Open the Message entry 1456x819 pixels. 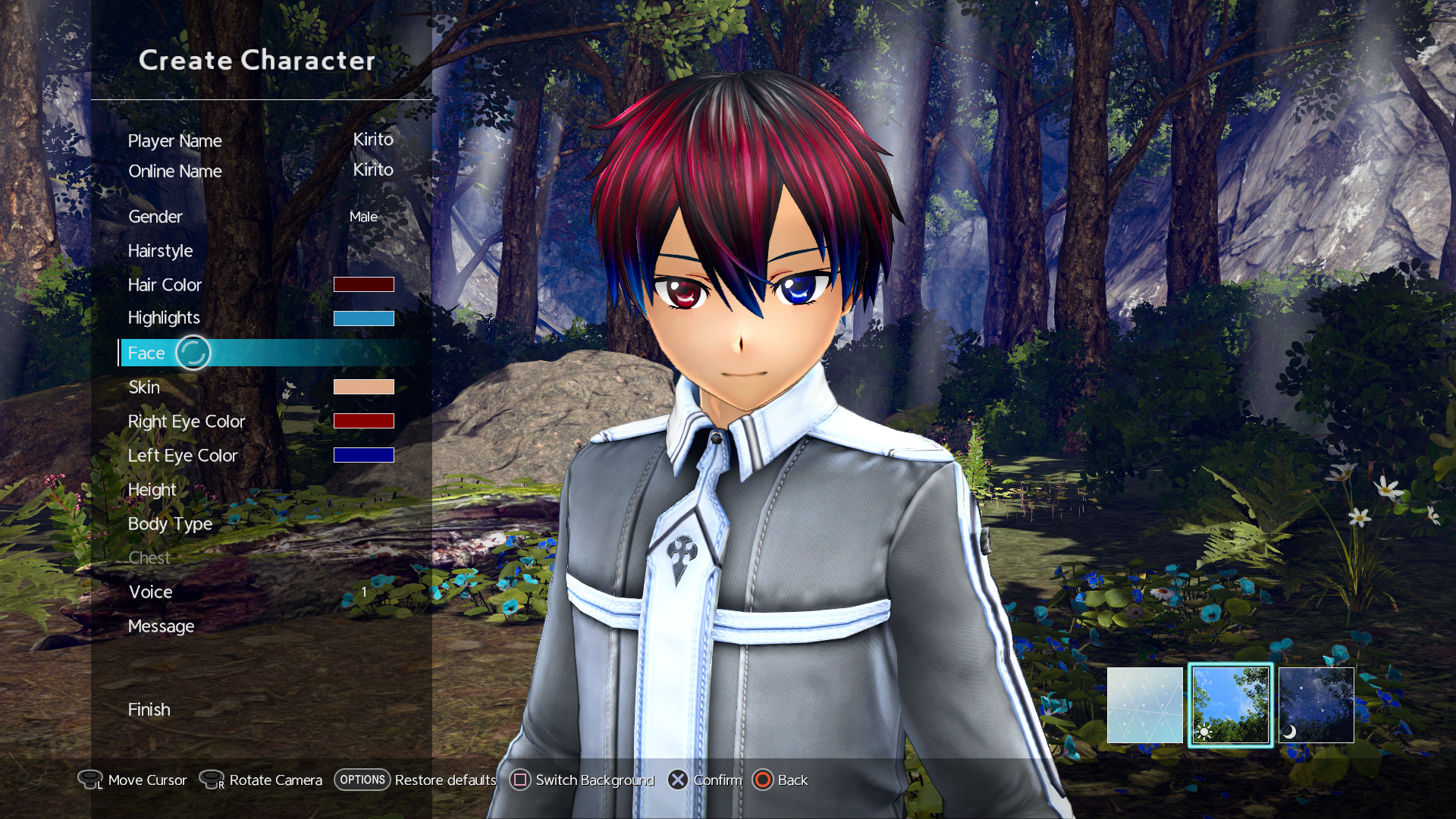click(x=161, y=626)
